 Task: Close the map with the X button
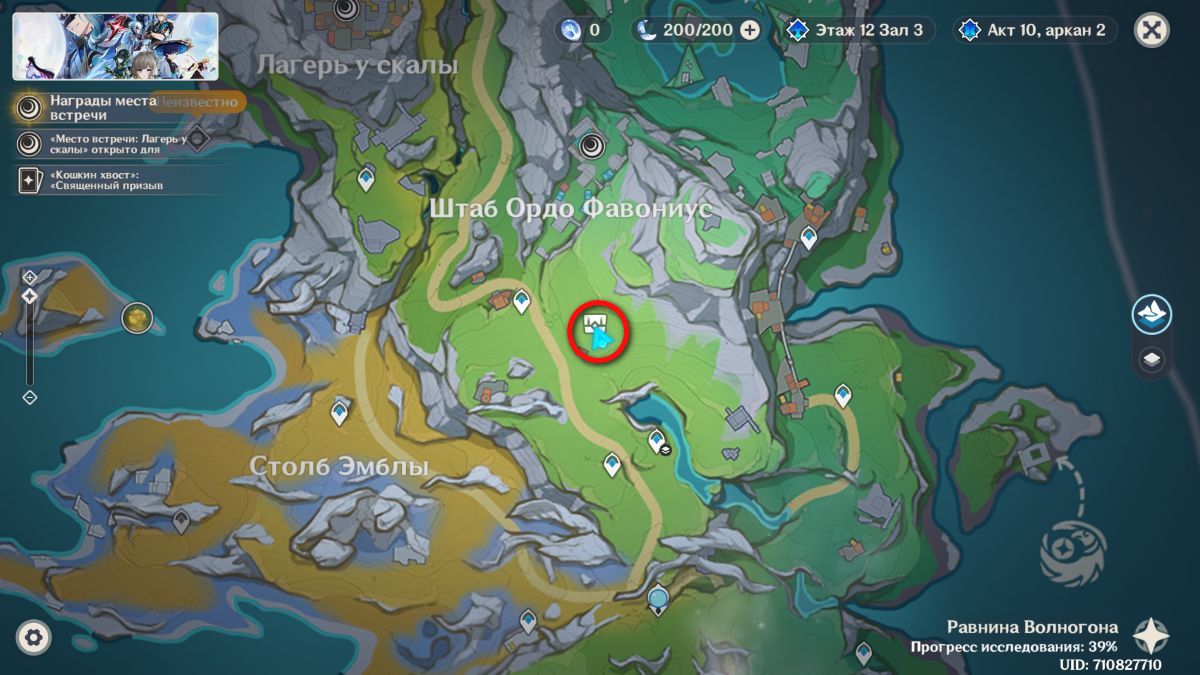tap(1152, 30)
